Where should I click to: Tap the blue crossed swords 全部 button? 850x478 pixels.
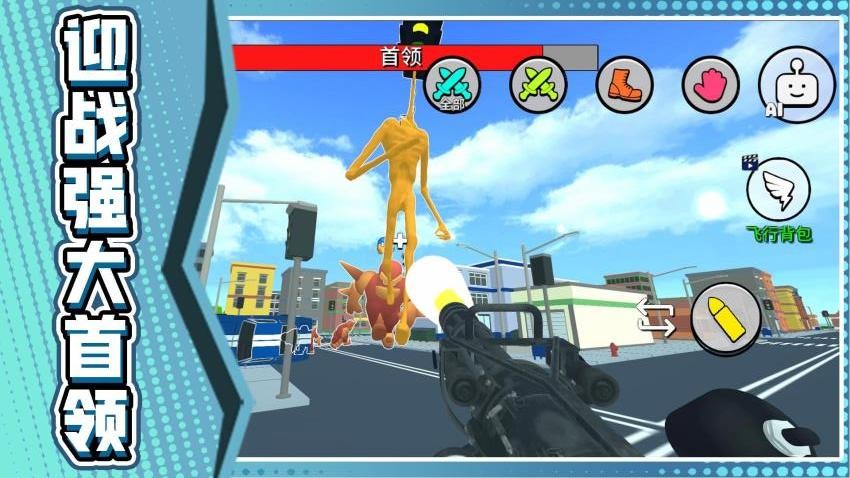453,83
